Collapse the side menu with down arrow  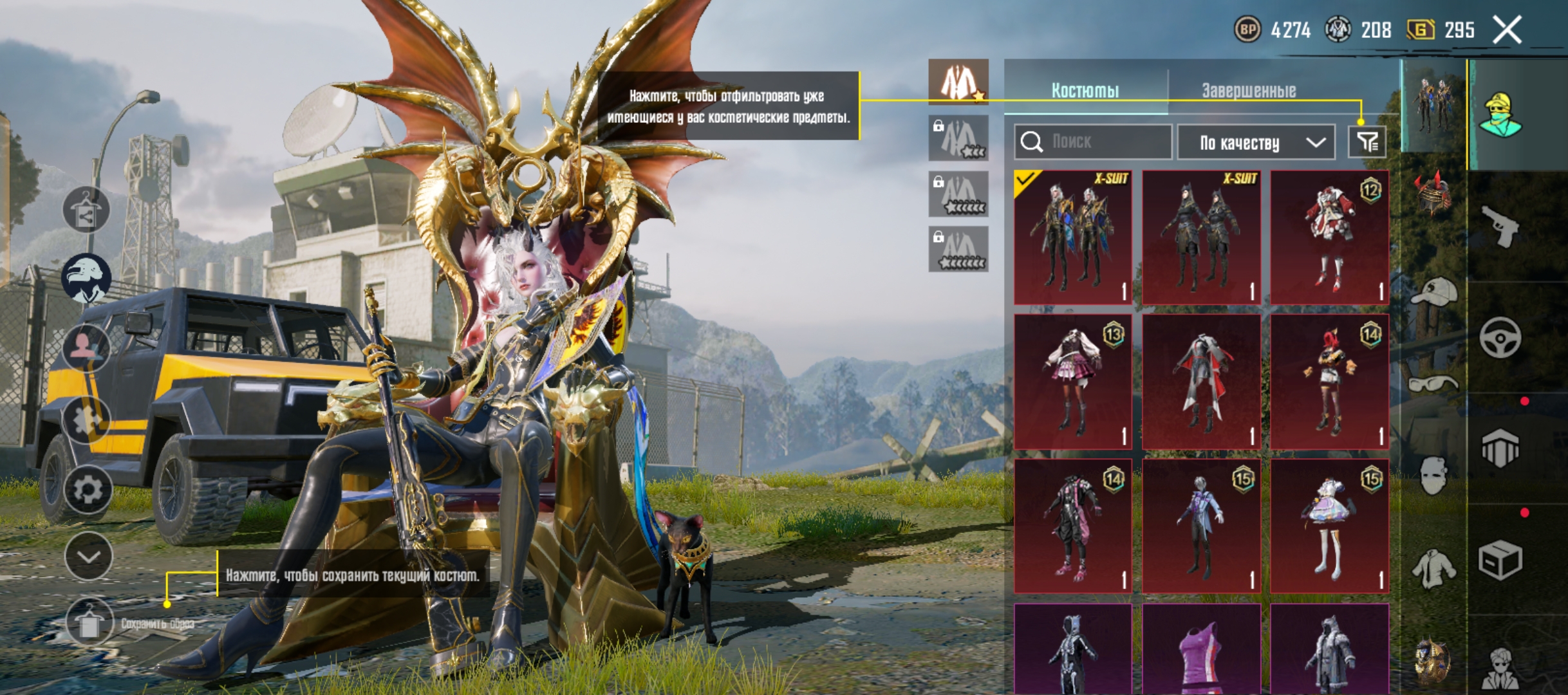[x=88, y=557]
